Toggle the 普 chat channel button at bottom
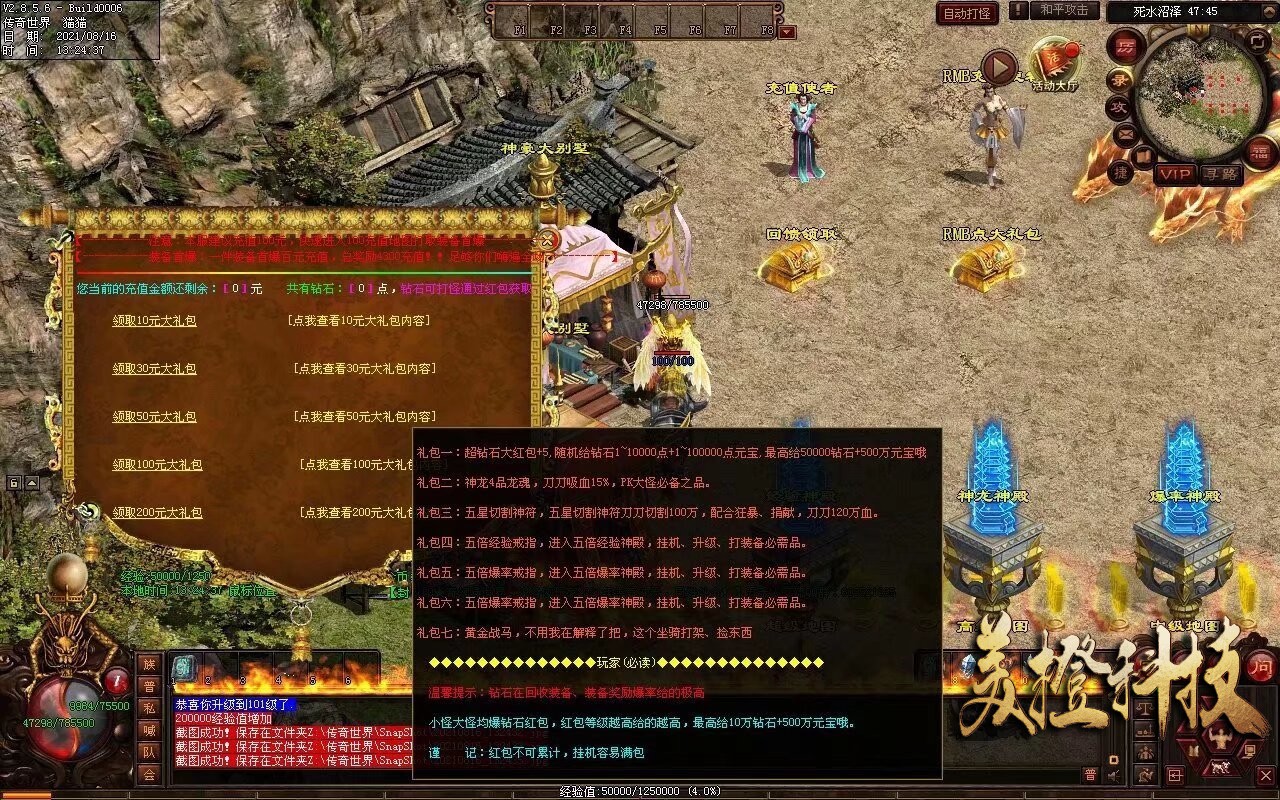Viewport: 1280px width, 800px height. point(1090,775)
